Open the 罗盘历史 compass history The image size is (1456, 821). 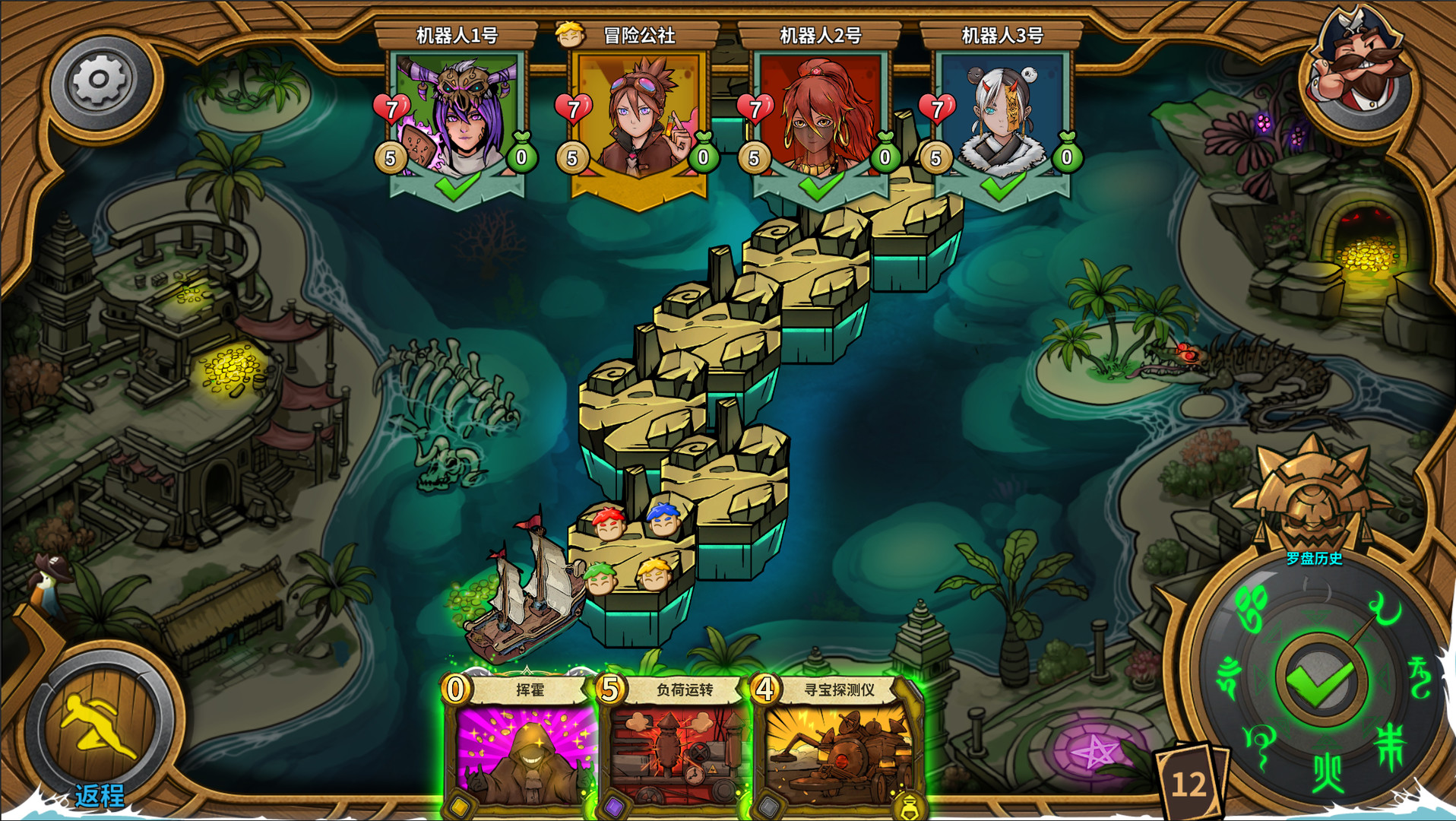coord(1314,559)
